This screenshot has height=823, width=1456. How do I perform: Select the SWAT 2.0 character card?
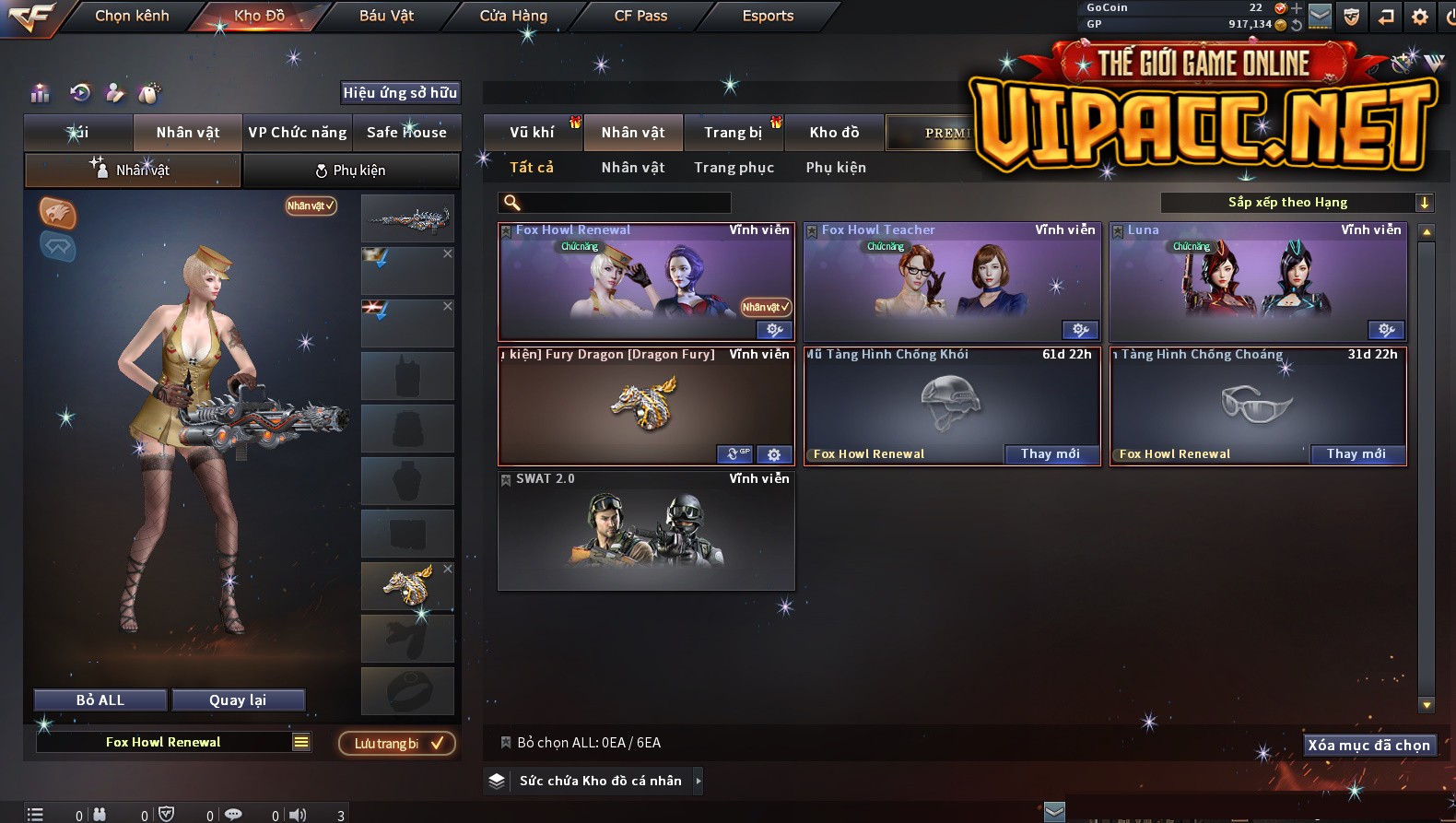[x=646, y=531]
